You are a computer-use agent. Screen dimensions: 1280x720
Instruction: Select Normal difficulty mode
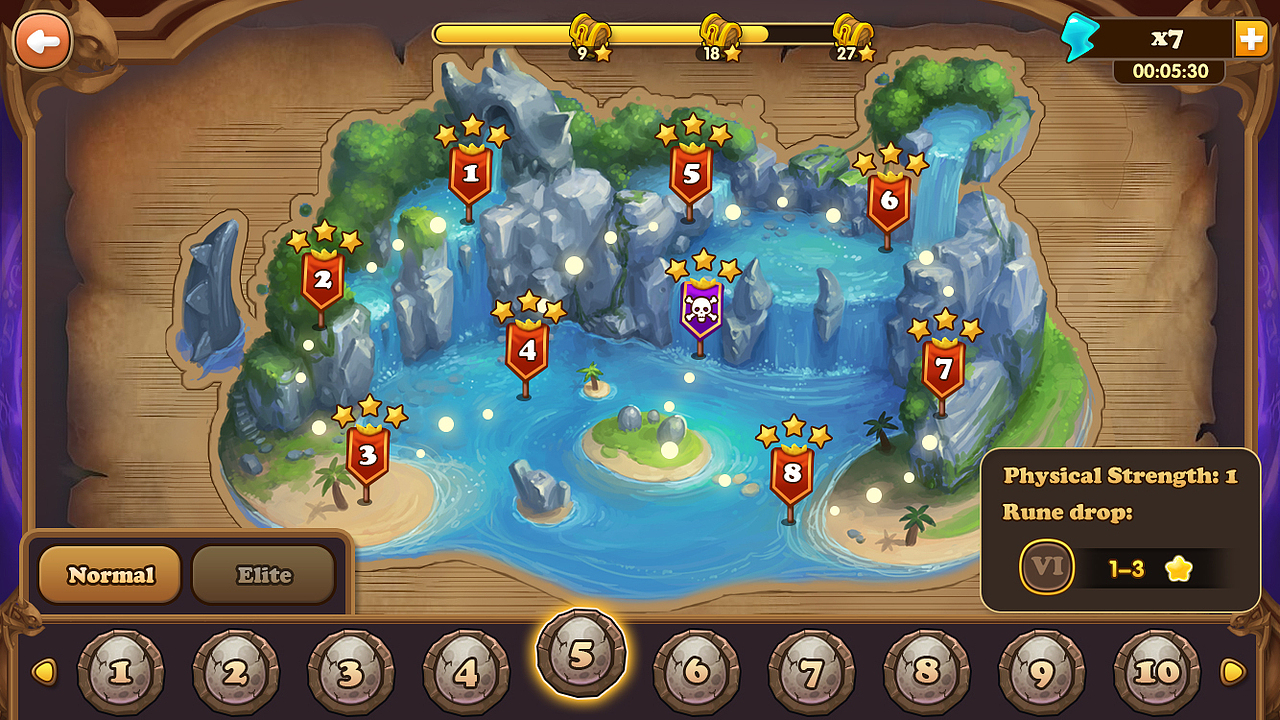(108, 574)
